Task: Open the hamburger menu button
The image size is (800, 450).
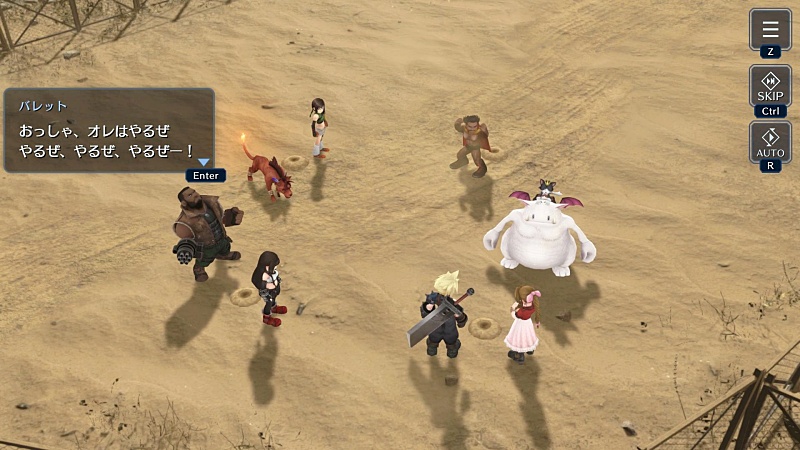Action: pyautogui.click(x=770, y=29)
